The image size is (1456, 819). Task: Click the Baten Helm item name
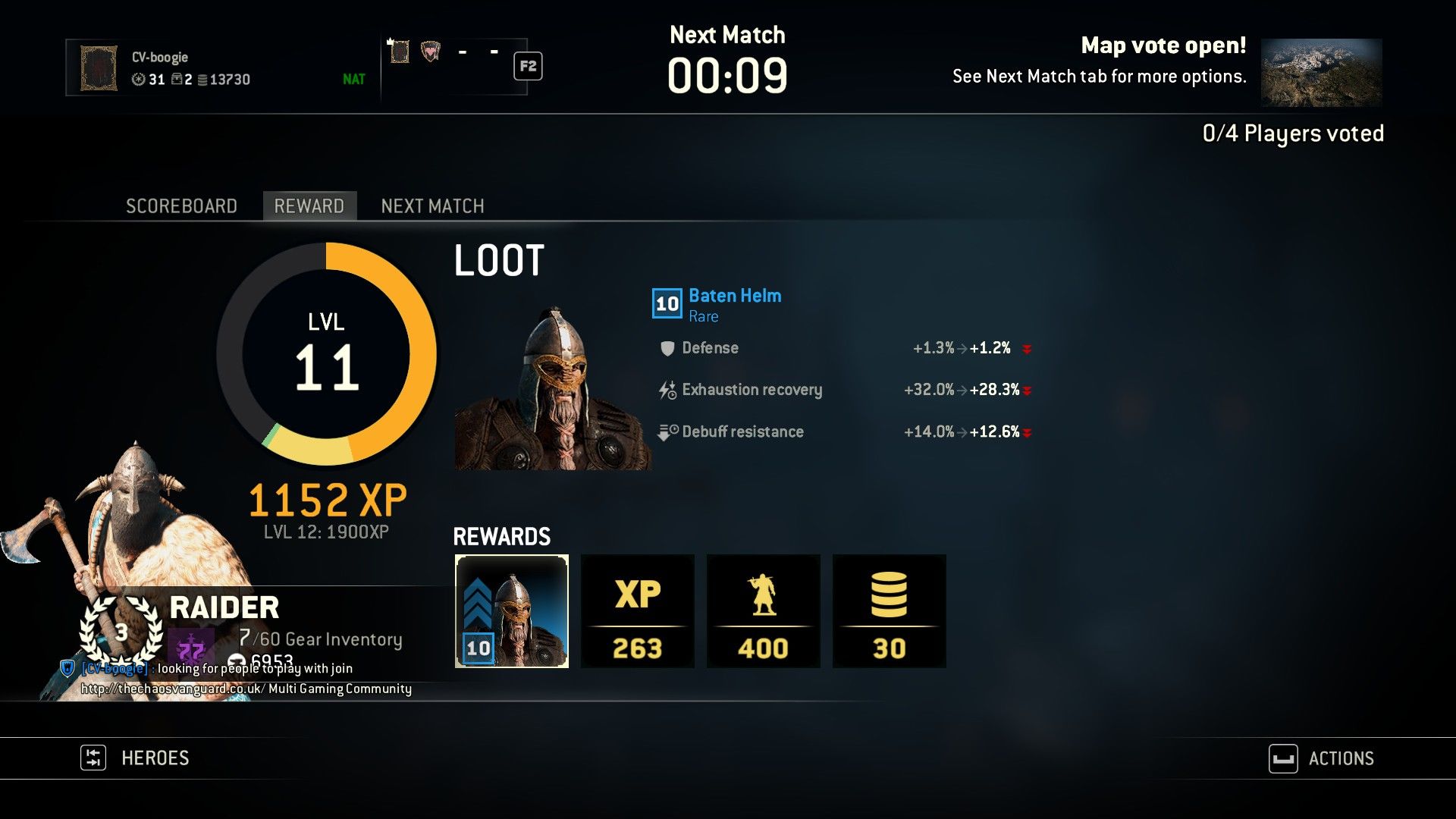735,296
